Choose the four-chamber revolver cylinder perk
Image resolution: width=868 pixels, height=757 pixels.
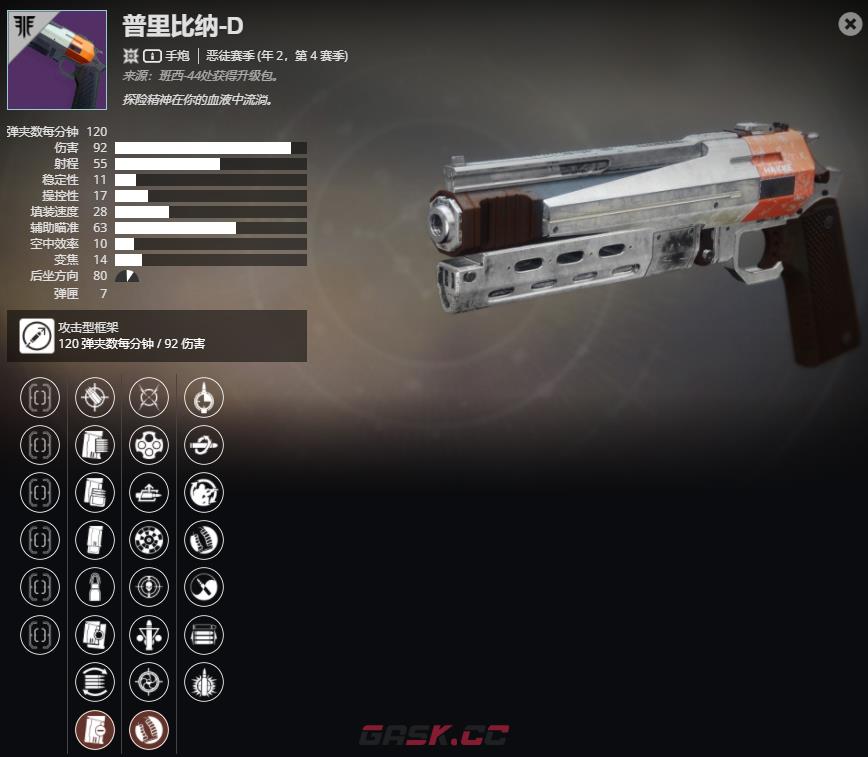149,445
